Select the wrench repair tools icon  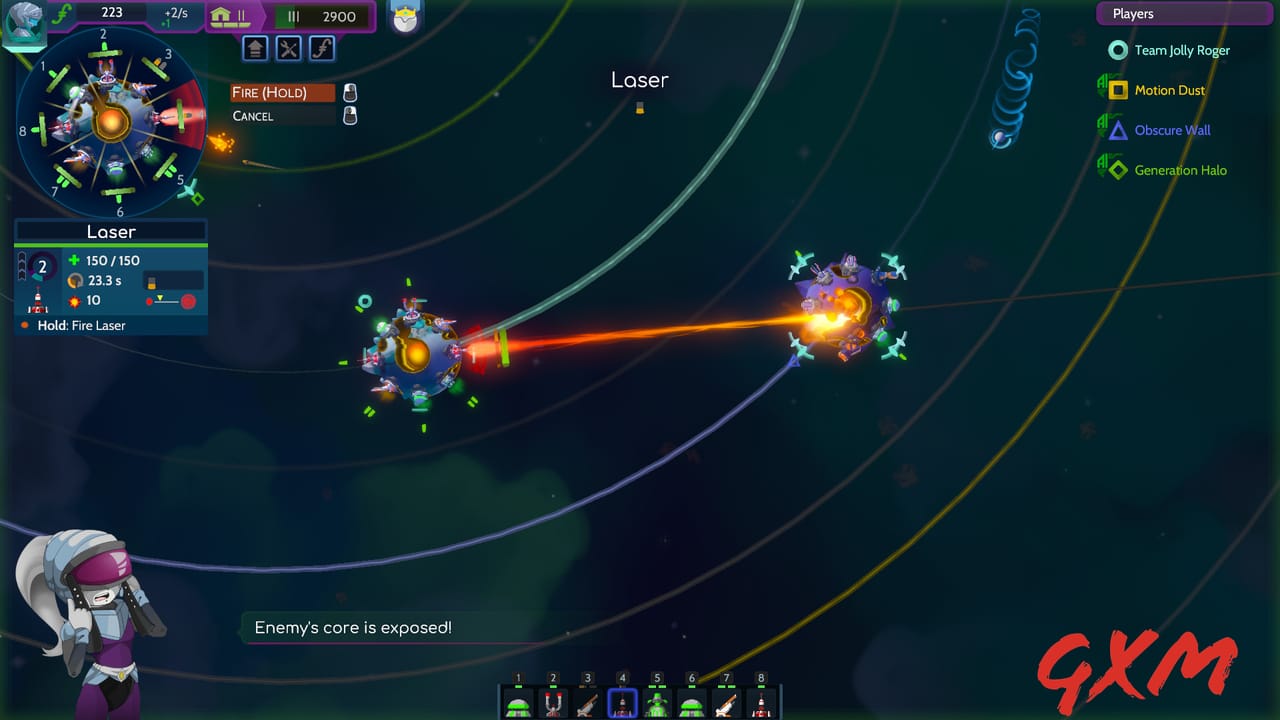tap(290, 48)
